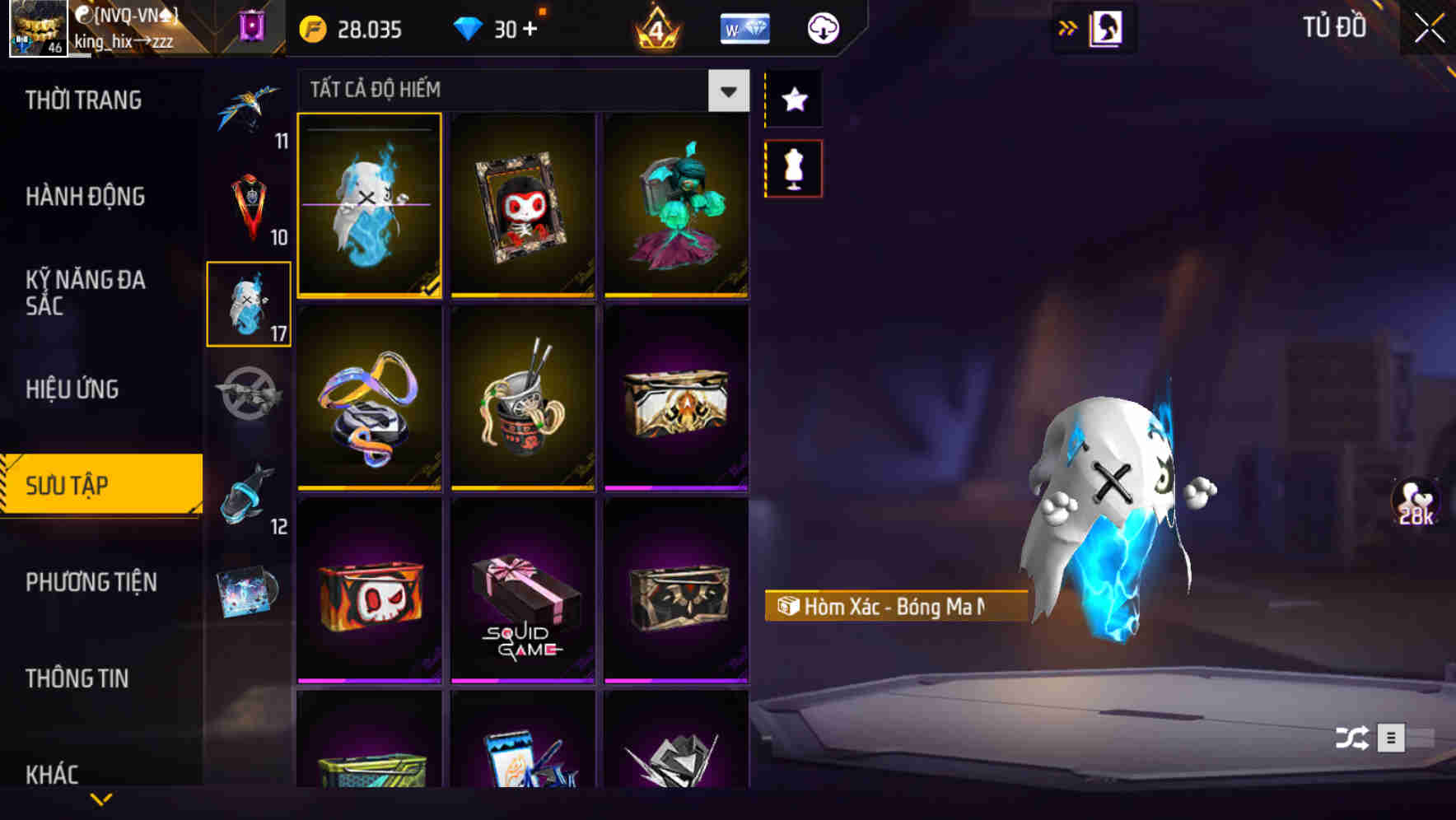Click the rank badge showing level 4
1456x820 pixels.
(x=655, y=29)
